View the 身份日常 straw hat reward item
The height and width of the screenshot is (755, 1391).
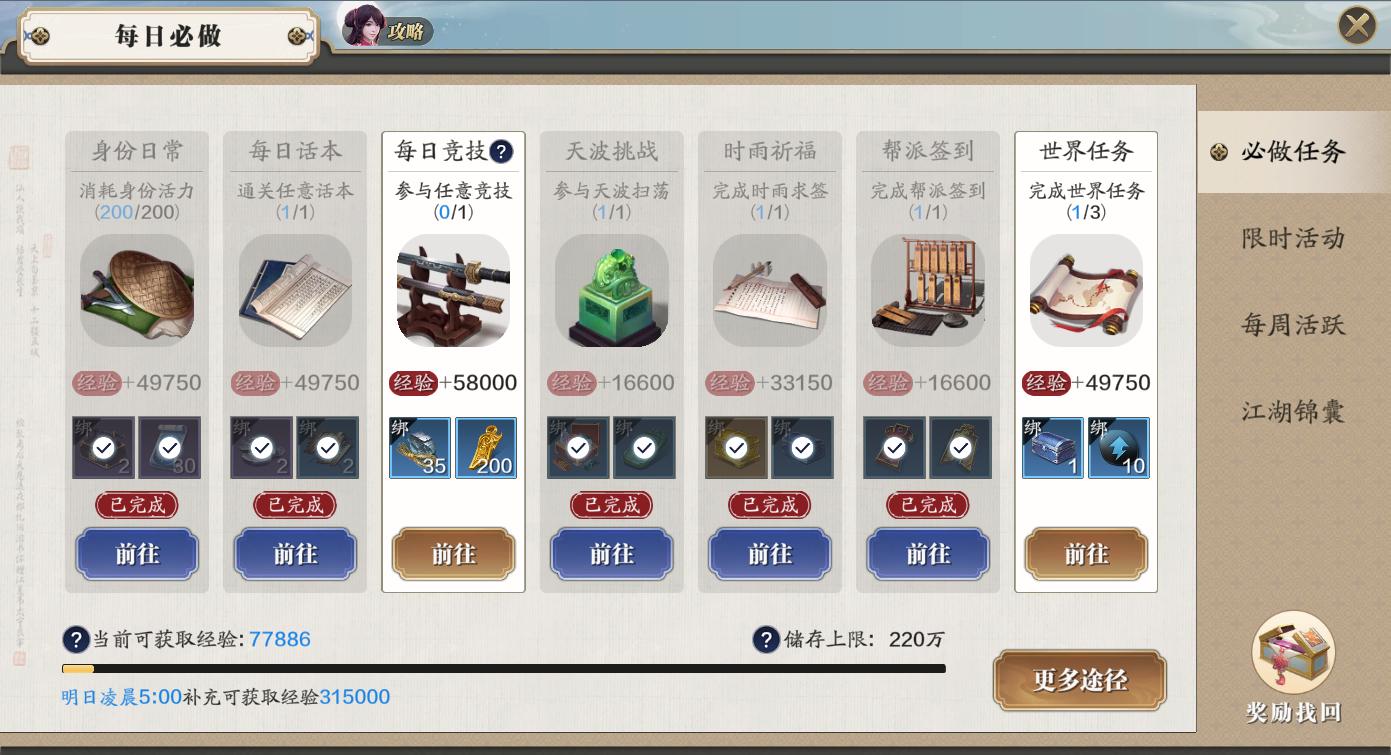tap(137, 291)
